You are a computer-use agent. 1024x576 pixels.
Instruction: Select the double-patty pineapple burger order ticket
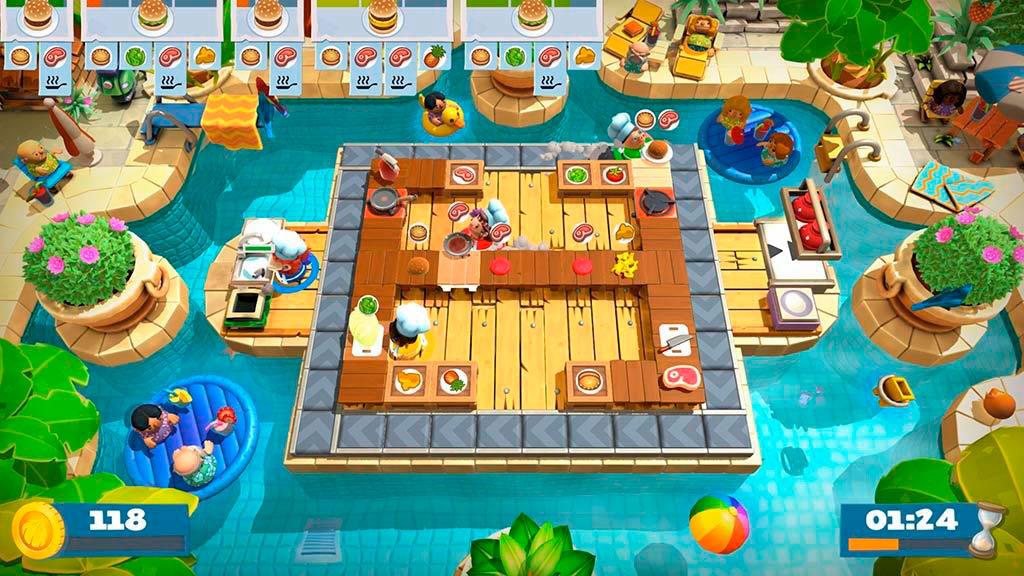[x=381, y=18]
